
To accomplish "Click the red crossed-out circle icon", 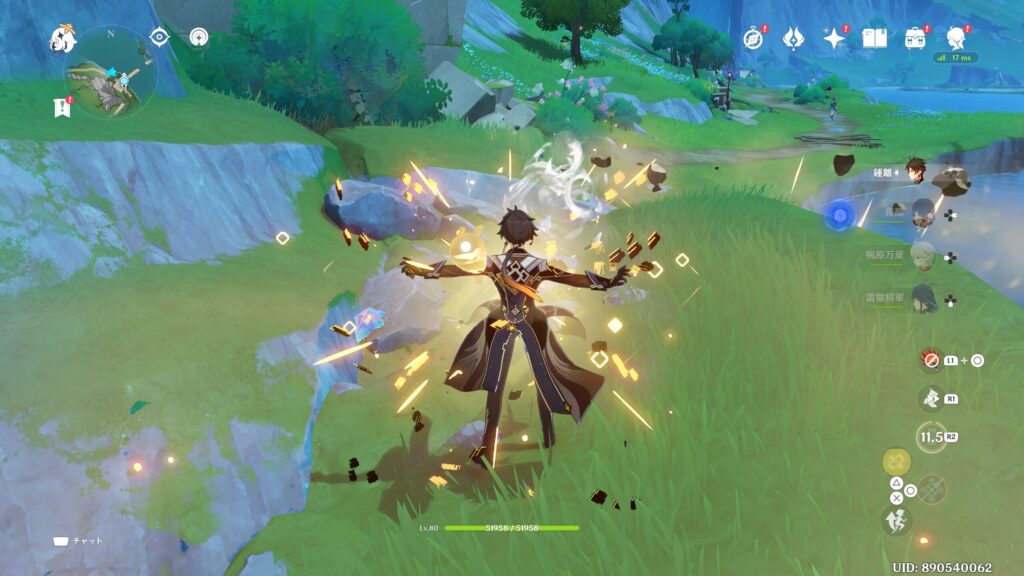I will (931, 360).
